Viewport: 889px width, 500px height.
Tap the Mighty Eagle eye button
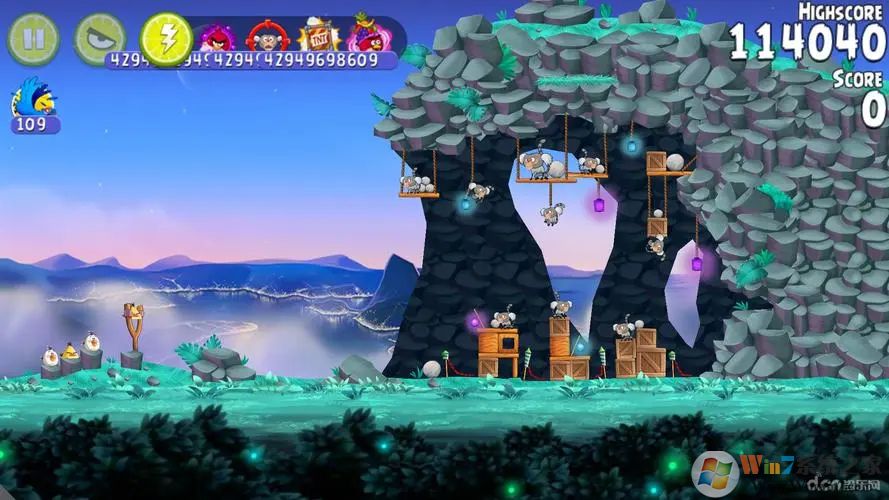click(x=100, y=39)
